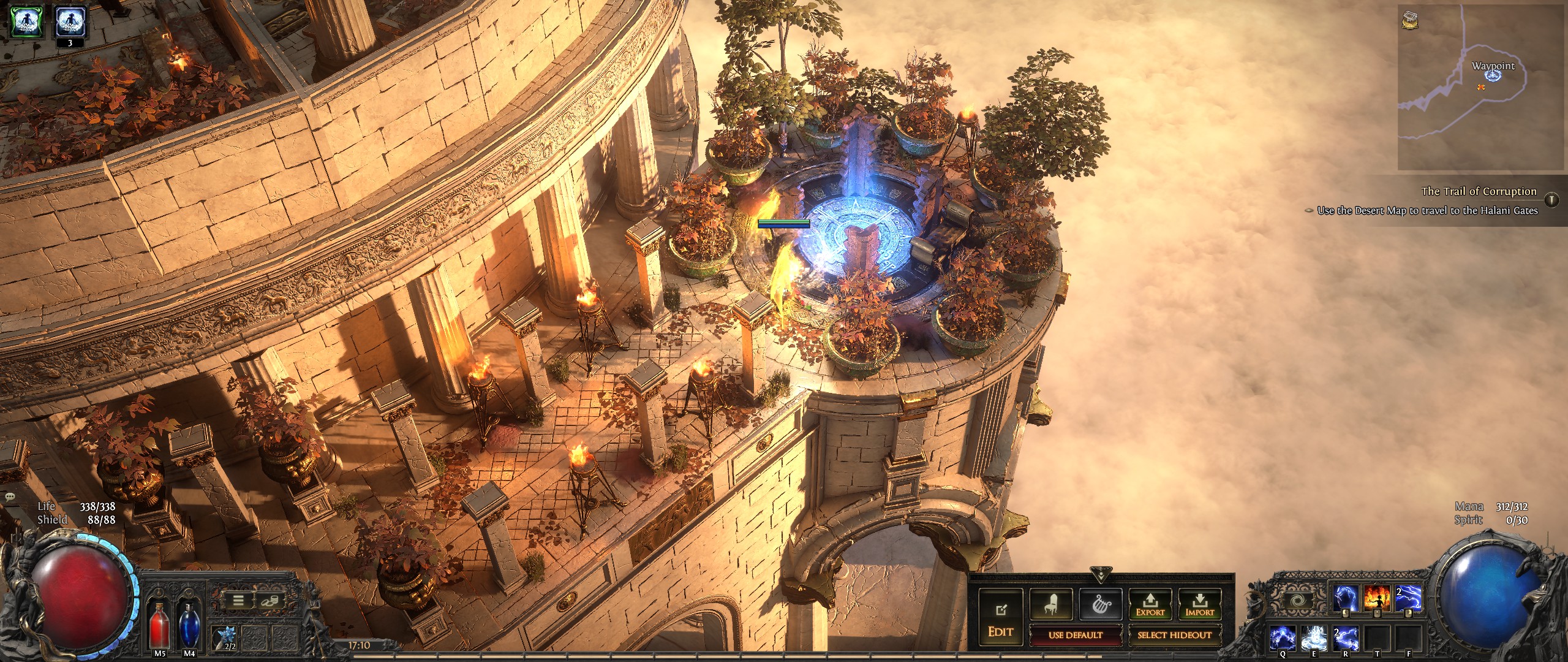Collapse the hideout panel with the arrow
This screenshot has width=1568, height=662.
pyautogui.click(x=1101, y=574)
